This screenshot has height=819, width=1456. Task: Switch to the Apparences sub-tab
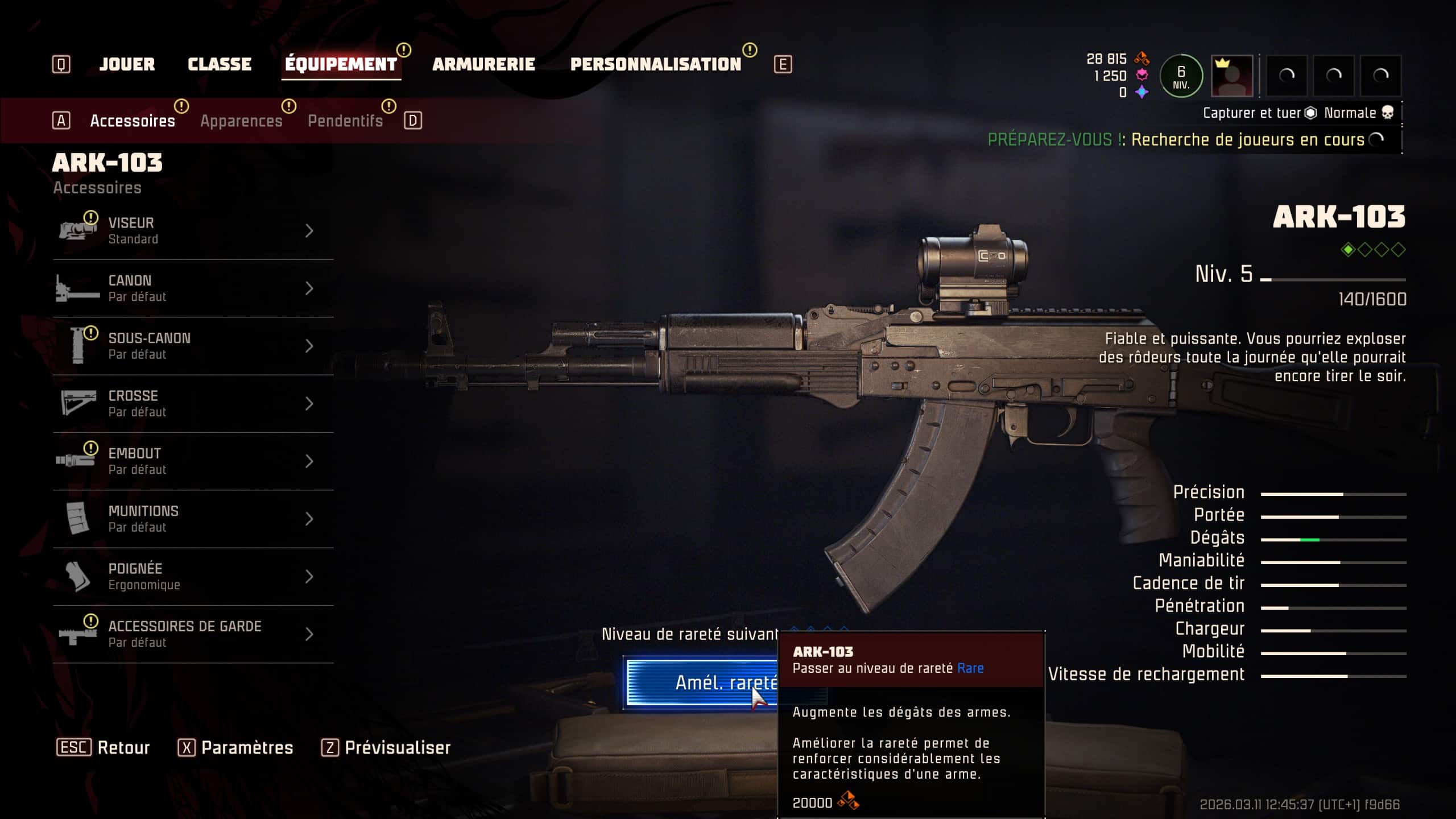point(241,121)
